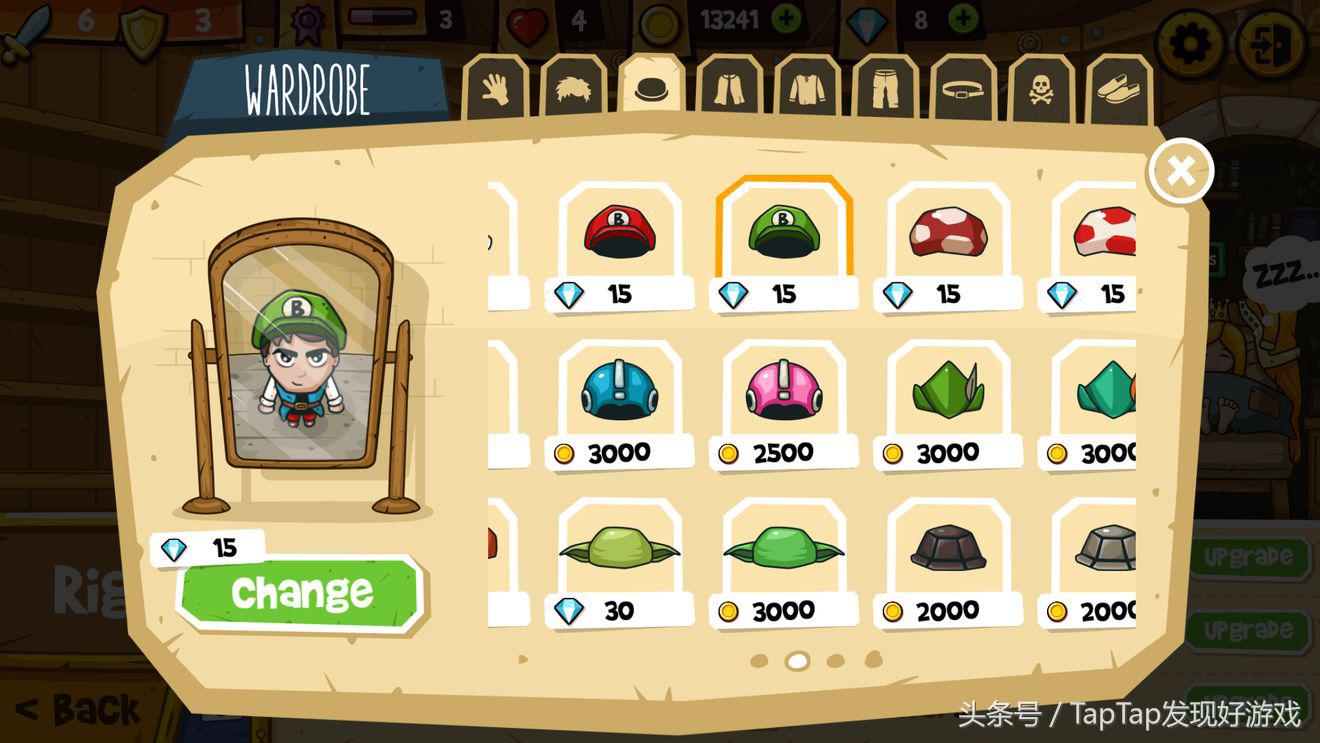This screenshot has height=743, width=1320.
Task: Close the wardrobe panel
Action: tap(1180, 171)
